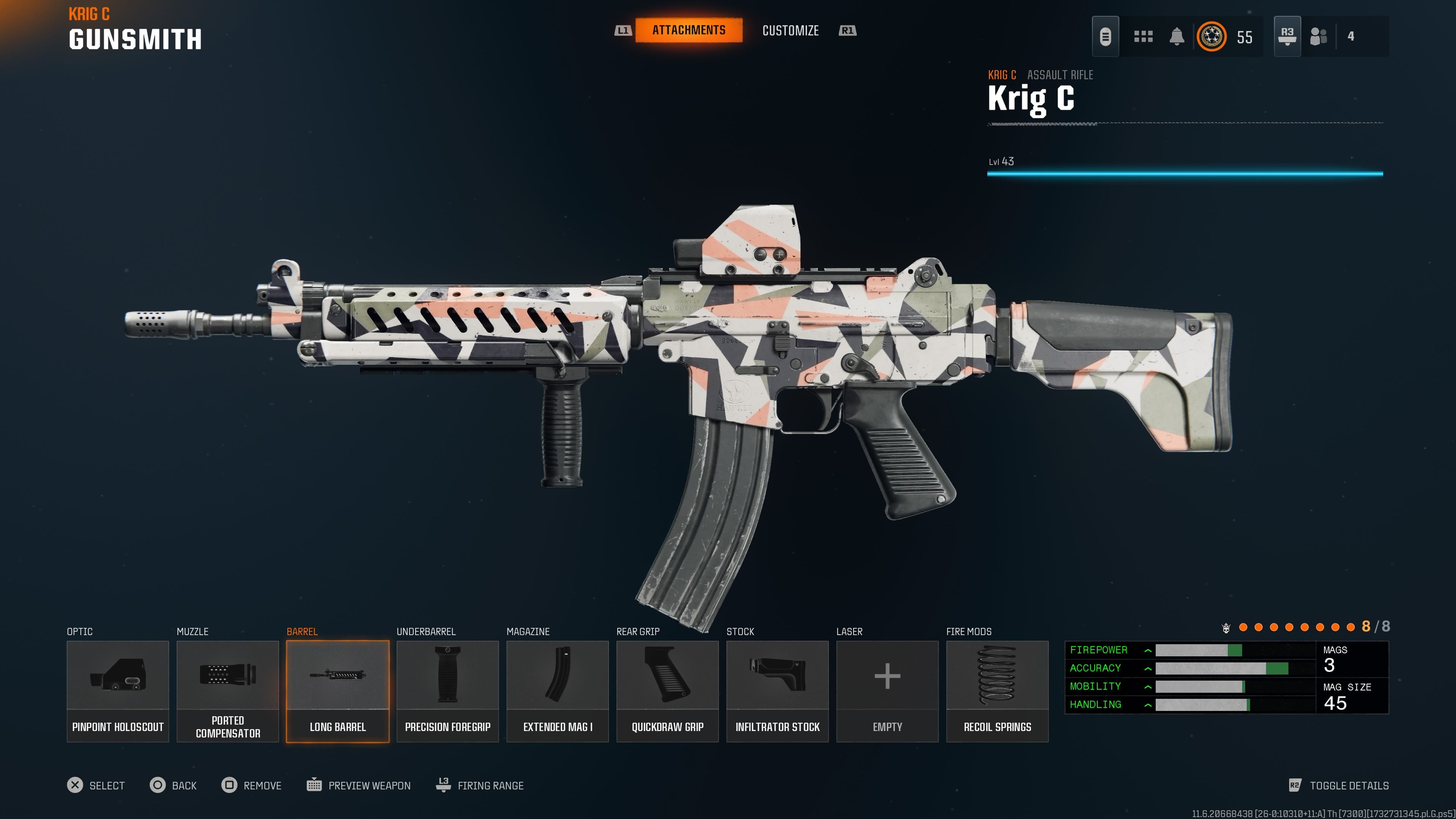The width and height of the screenshot is (1456, 819).
Task: Select the Long Barrel attachment
Action: coord(337,691)
